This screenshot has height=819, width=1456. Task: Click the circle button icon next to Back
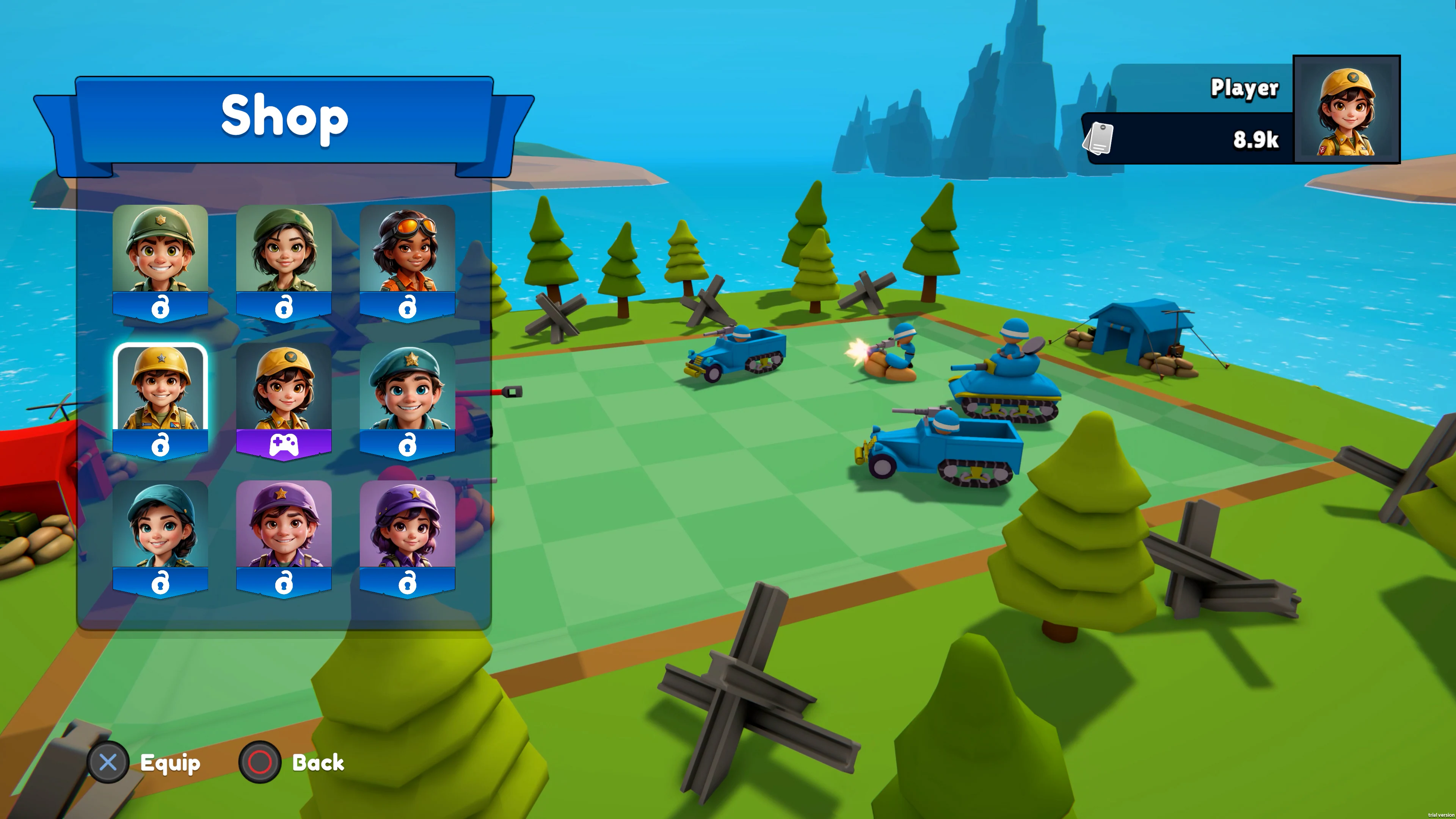[259, 763]
